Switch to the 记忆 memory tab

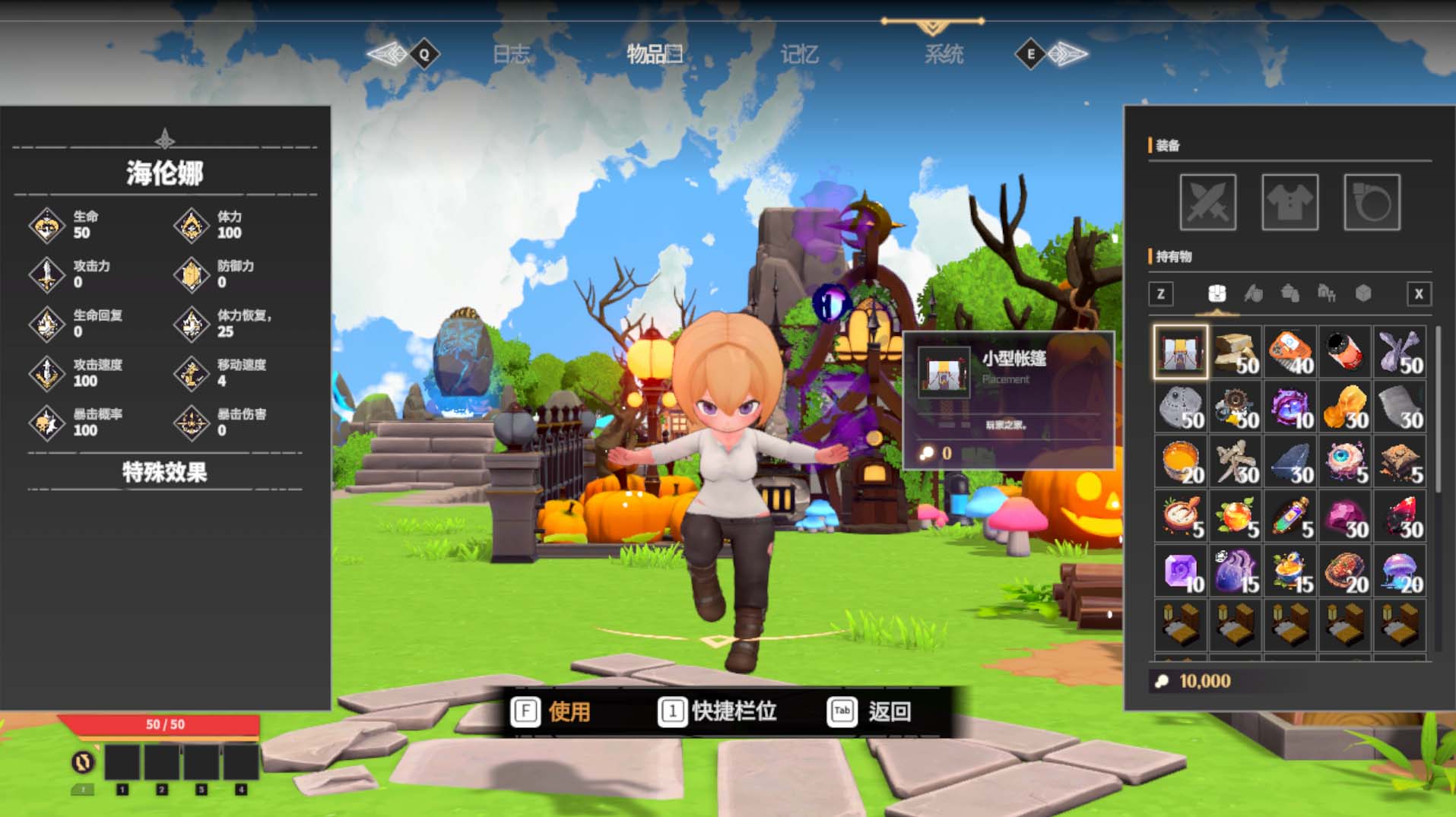click(799, 54)
